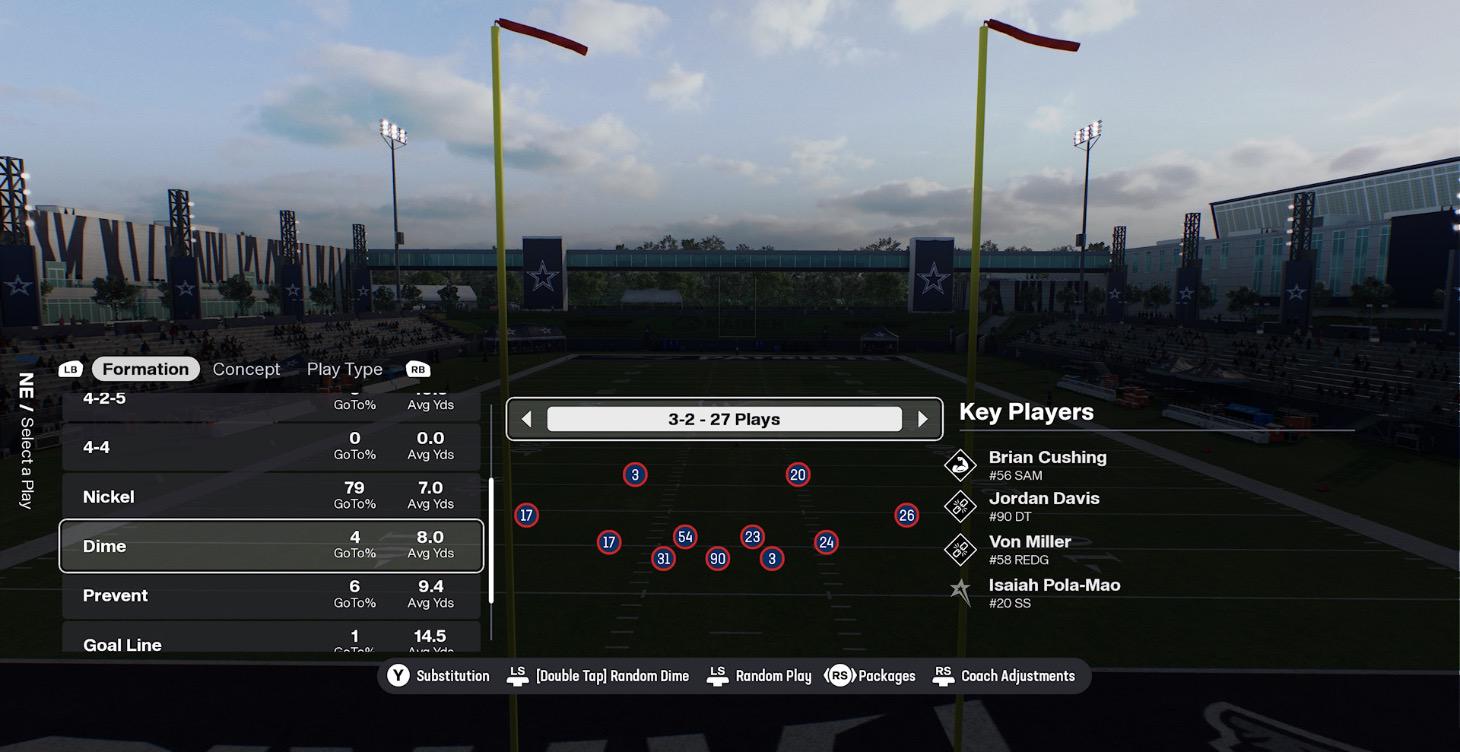
Task: Select the Goal Line formation
Action: (270, 640)
